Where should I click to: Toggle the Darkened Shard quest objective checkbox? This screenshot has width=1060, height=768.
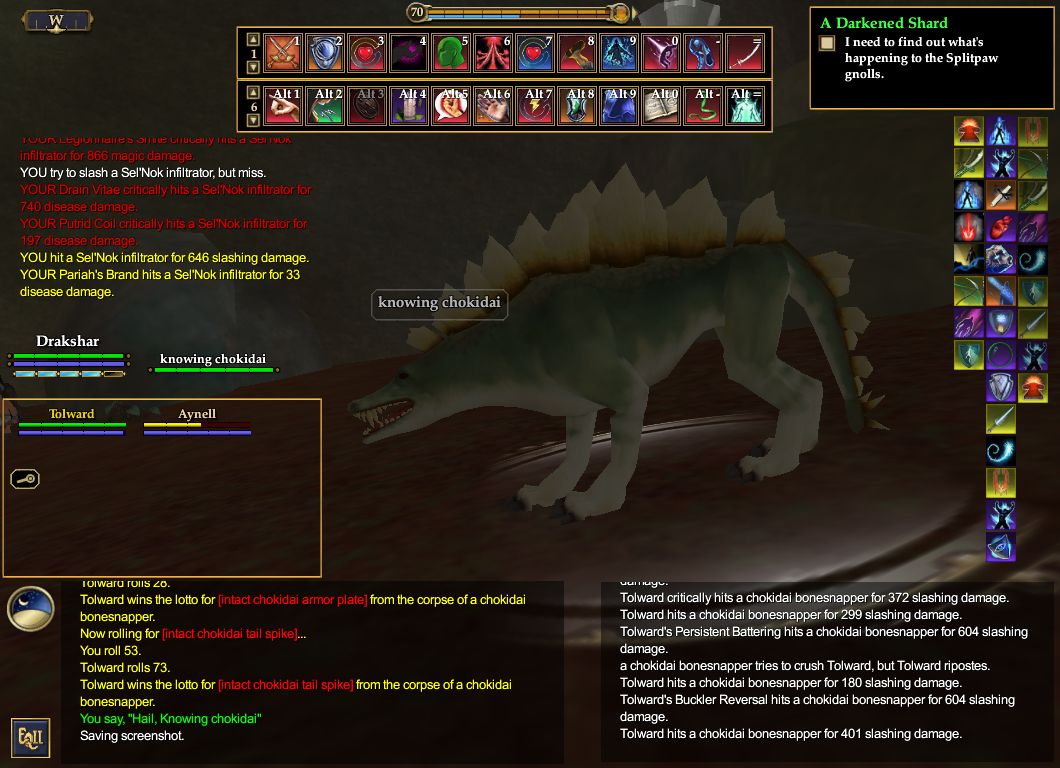click(x=827, y=43)
